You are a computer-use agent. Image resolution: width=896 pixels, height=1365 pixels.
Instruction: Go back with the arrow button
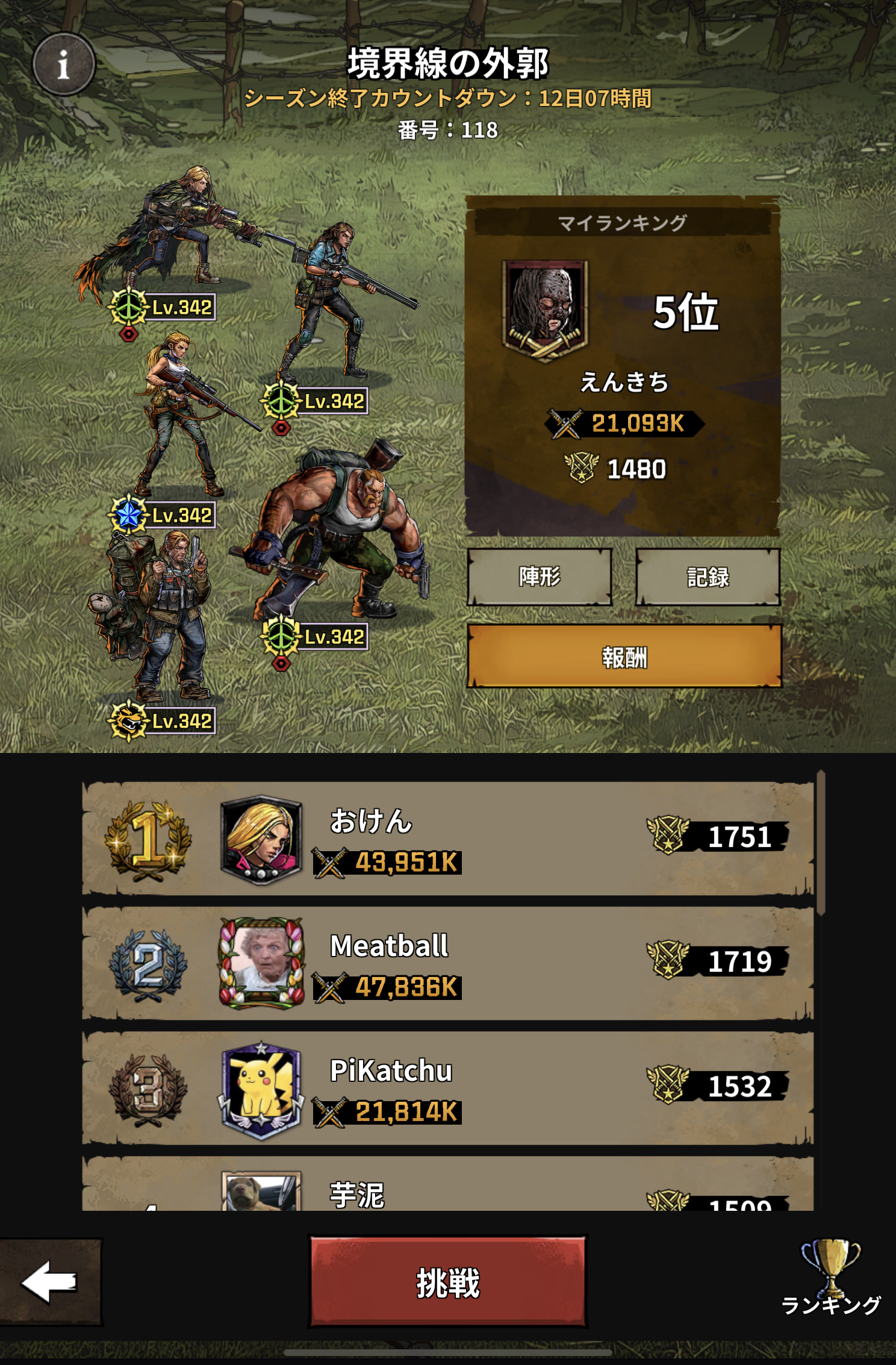51,1282
